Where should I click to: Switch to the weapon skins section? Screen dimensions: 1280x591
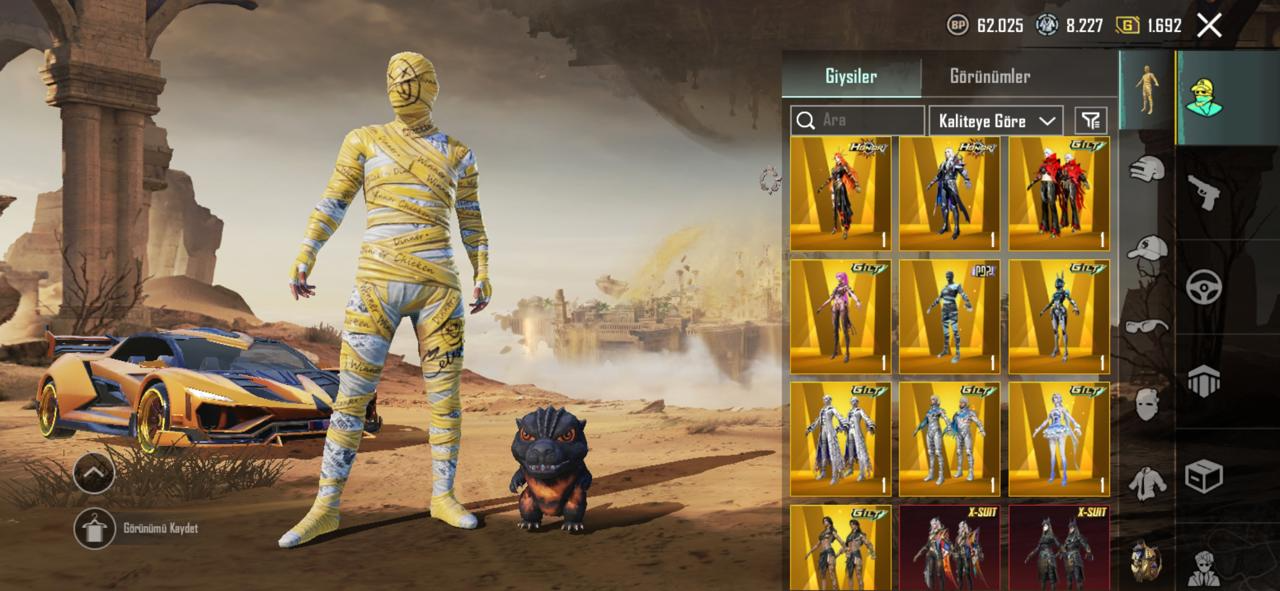(1204, 191)
